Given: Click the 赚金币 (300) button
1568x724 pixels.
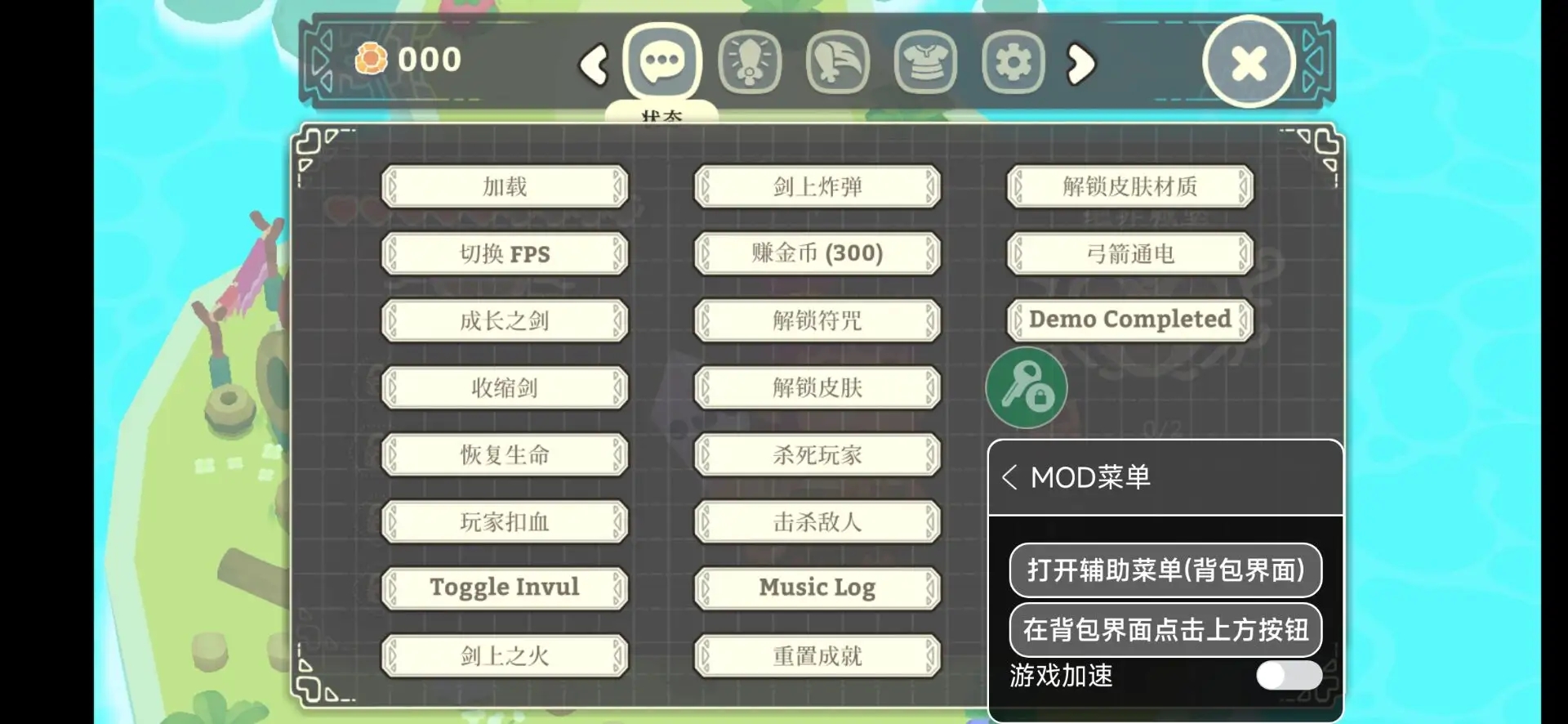Looking at the screenshot, I should [x=816, y=253].
